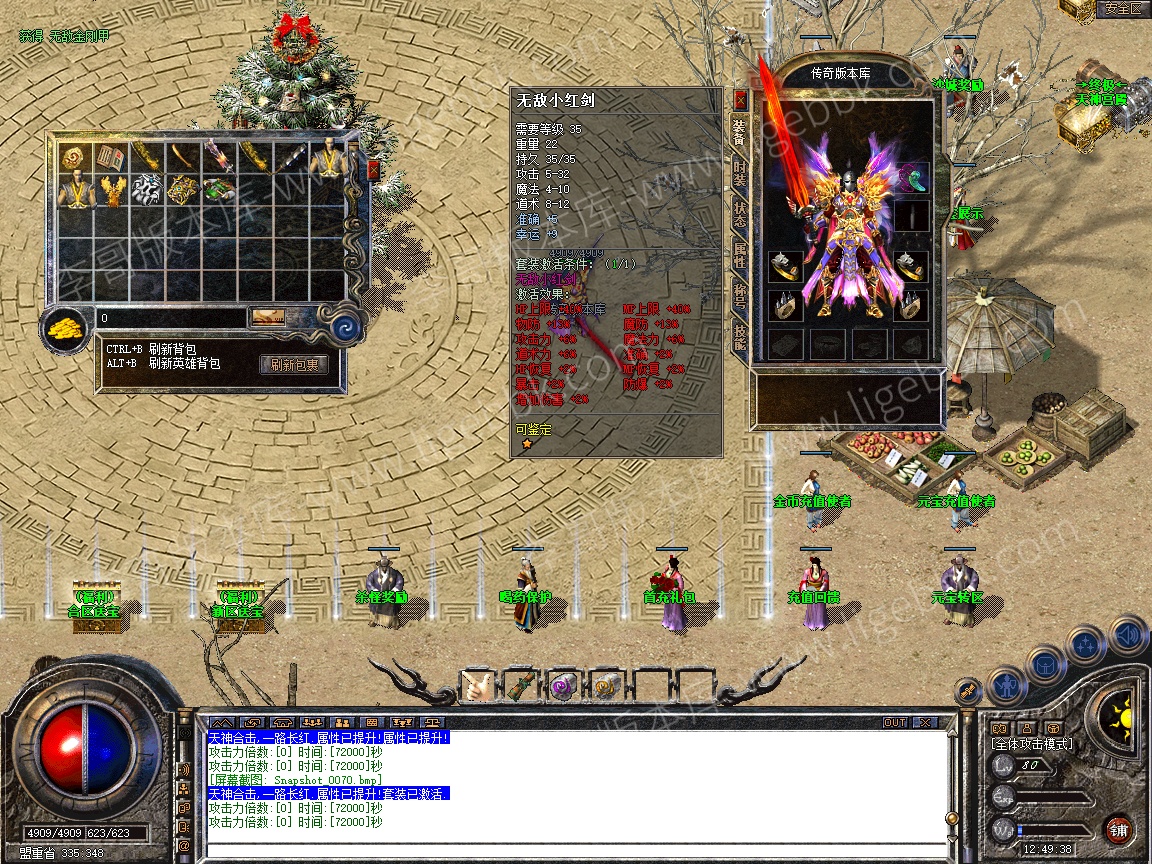Open the 技能 skills tab
The height and width of the screenshot is (864, 1152).
tap(740, 336)
